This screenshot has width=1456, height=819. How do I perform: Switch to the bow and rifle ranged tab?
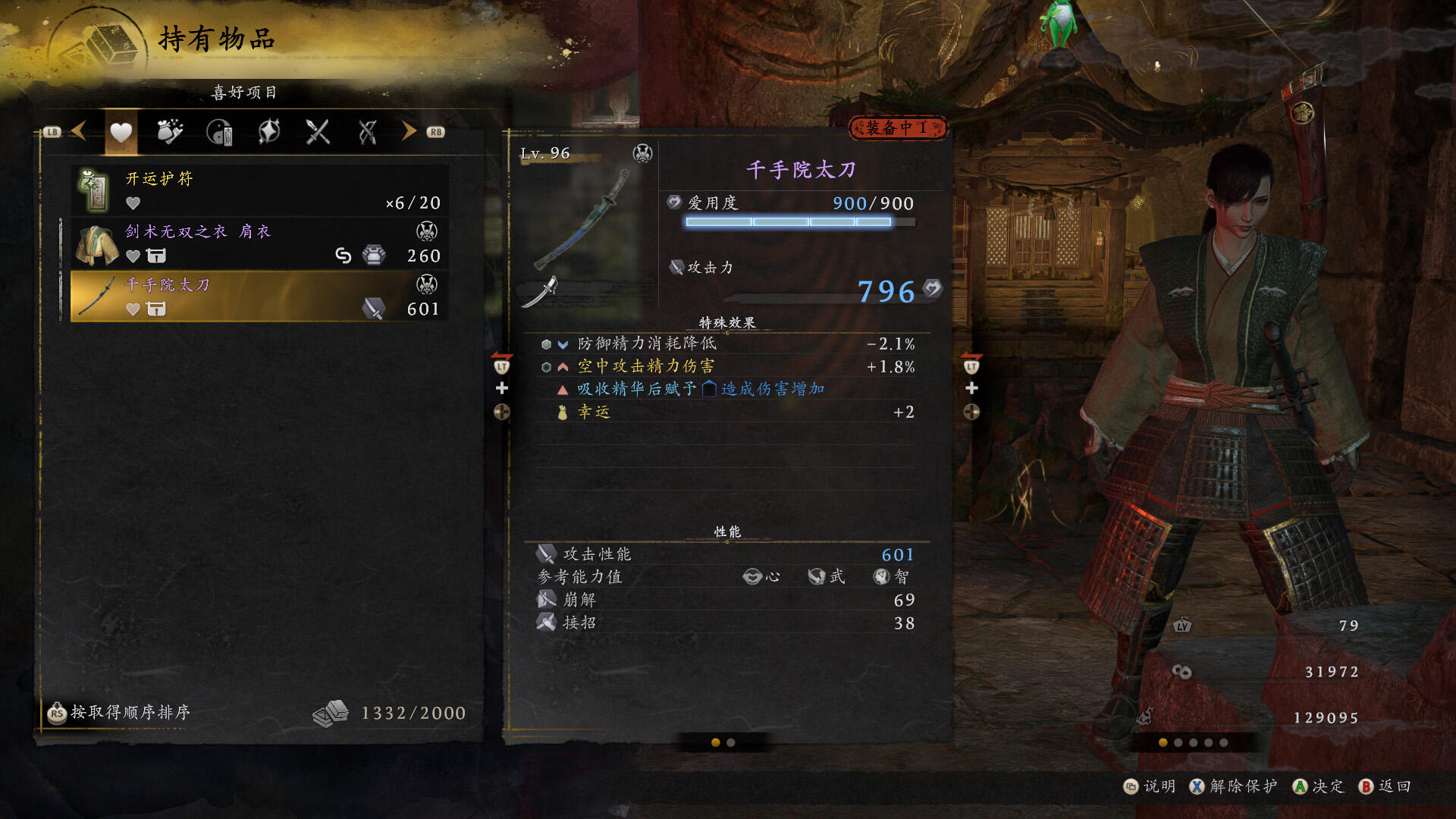pos(368,132)
